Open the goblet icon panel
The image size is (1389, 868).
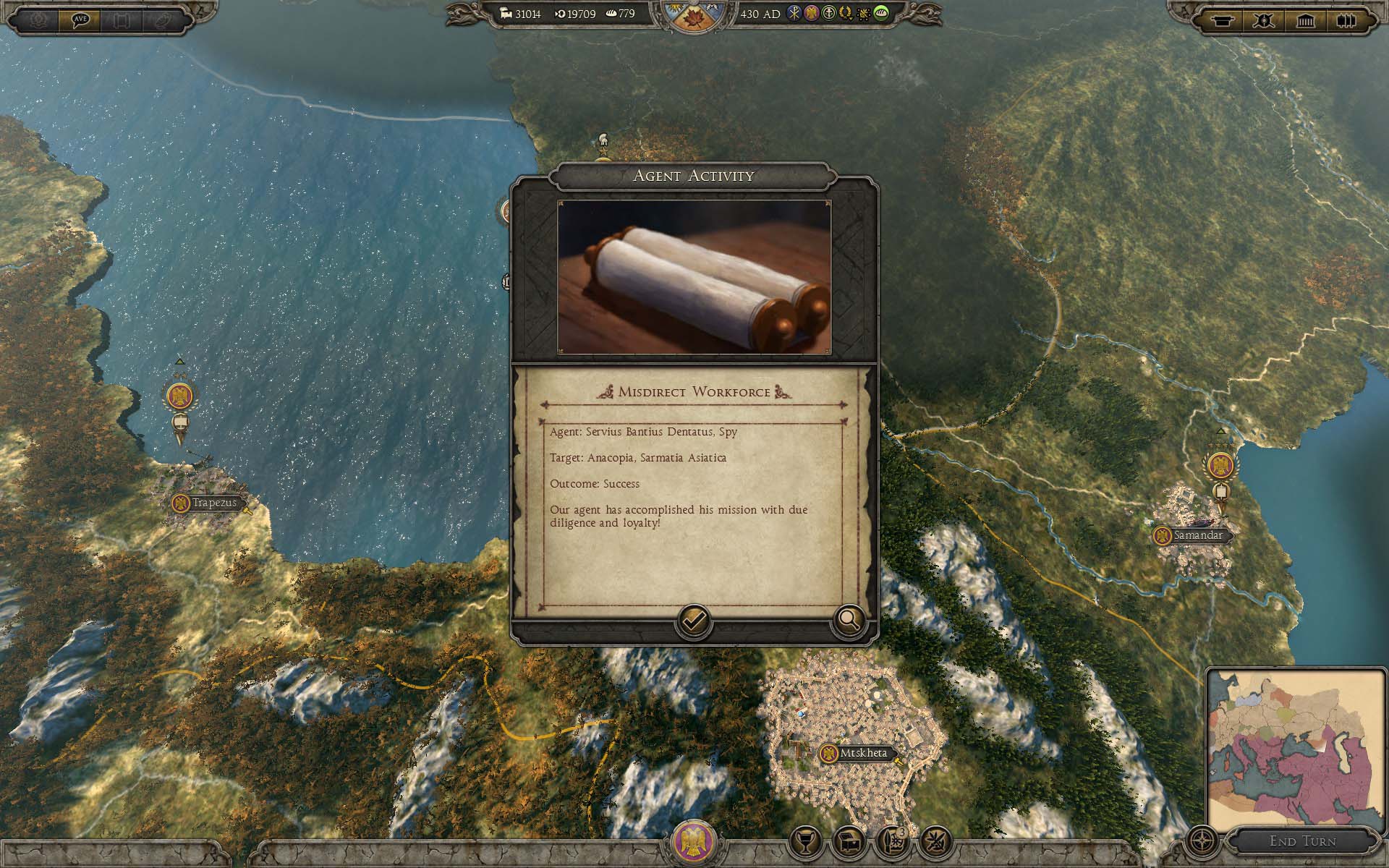(805, 841)
